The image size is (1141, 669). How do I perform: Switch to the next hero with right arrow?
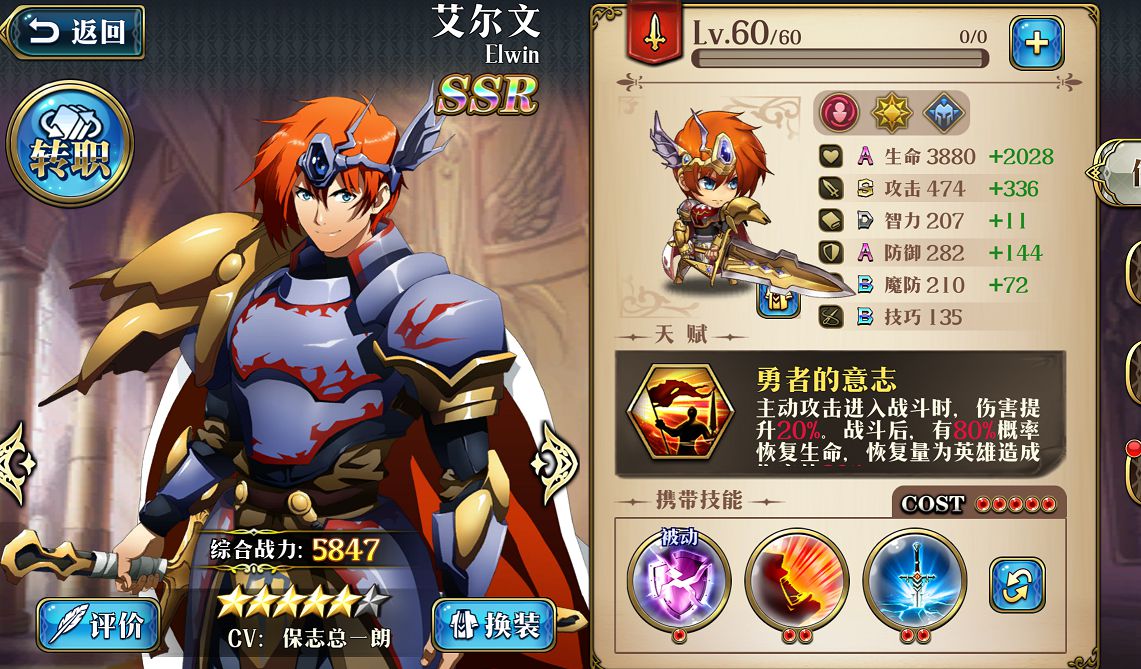[553, 464]
